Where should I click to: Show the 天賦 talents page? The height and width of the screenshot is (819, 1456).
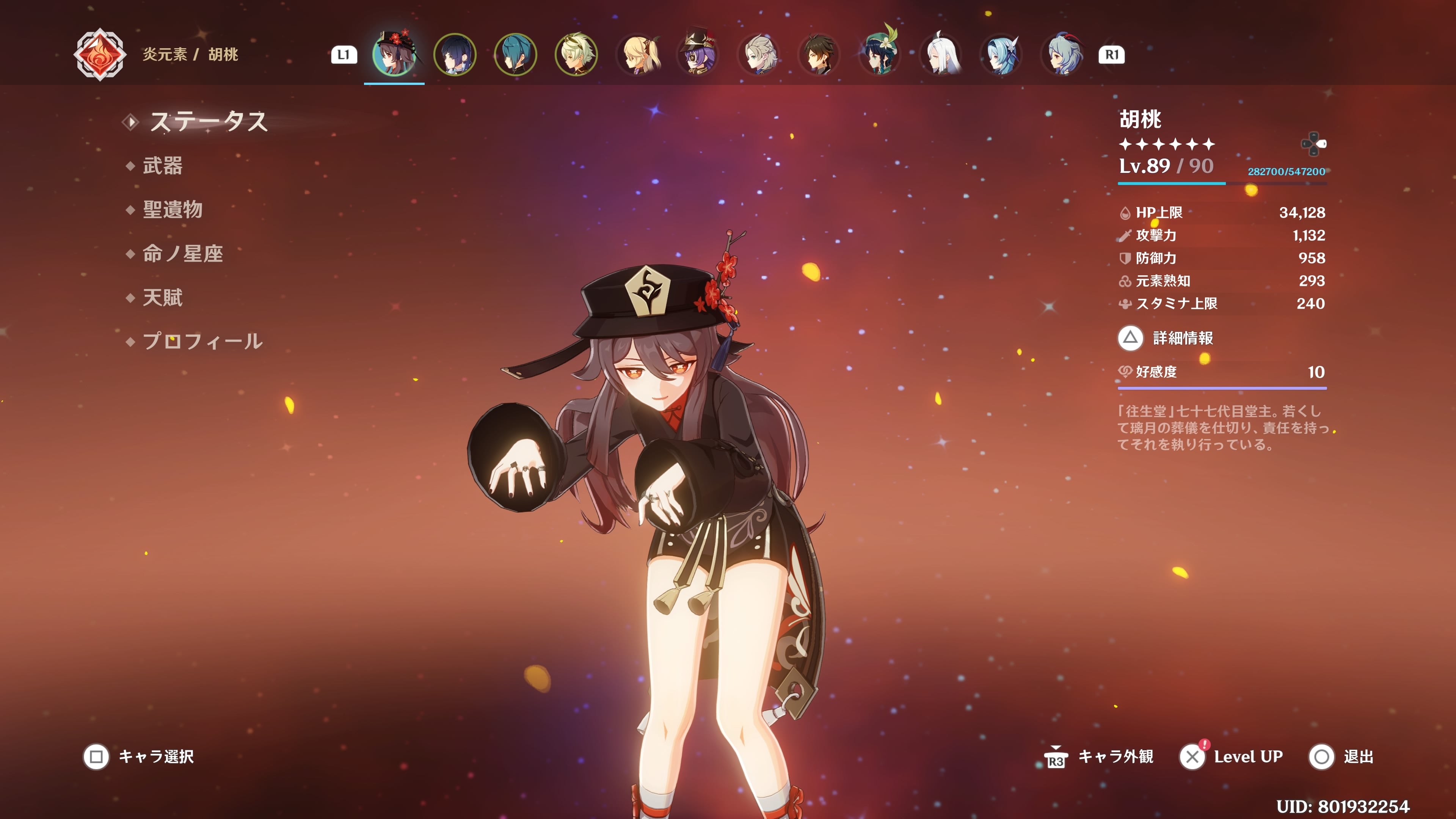coord(162,298)
